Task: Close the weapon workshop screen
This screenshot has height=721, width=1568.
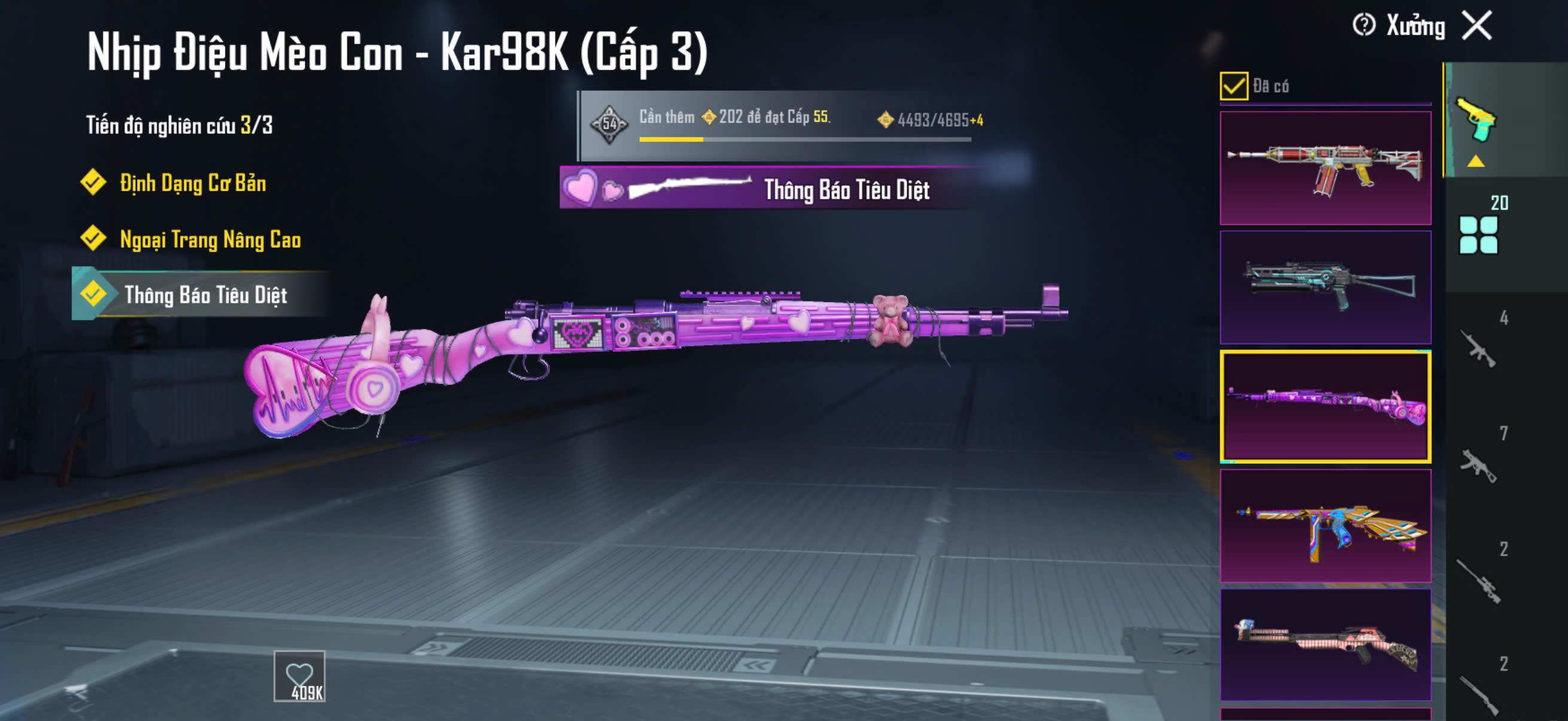Action: (1477, 26)
